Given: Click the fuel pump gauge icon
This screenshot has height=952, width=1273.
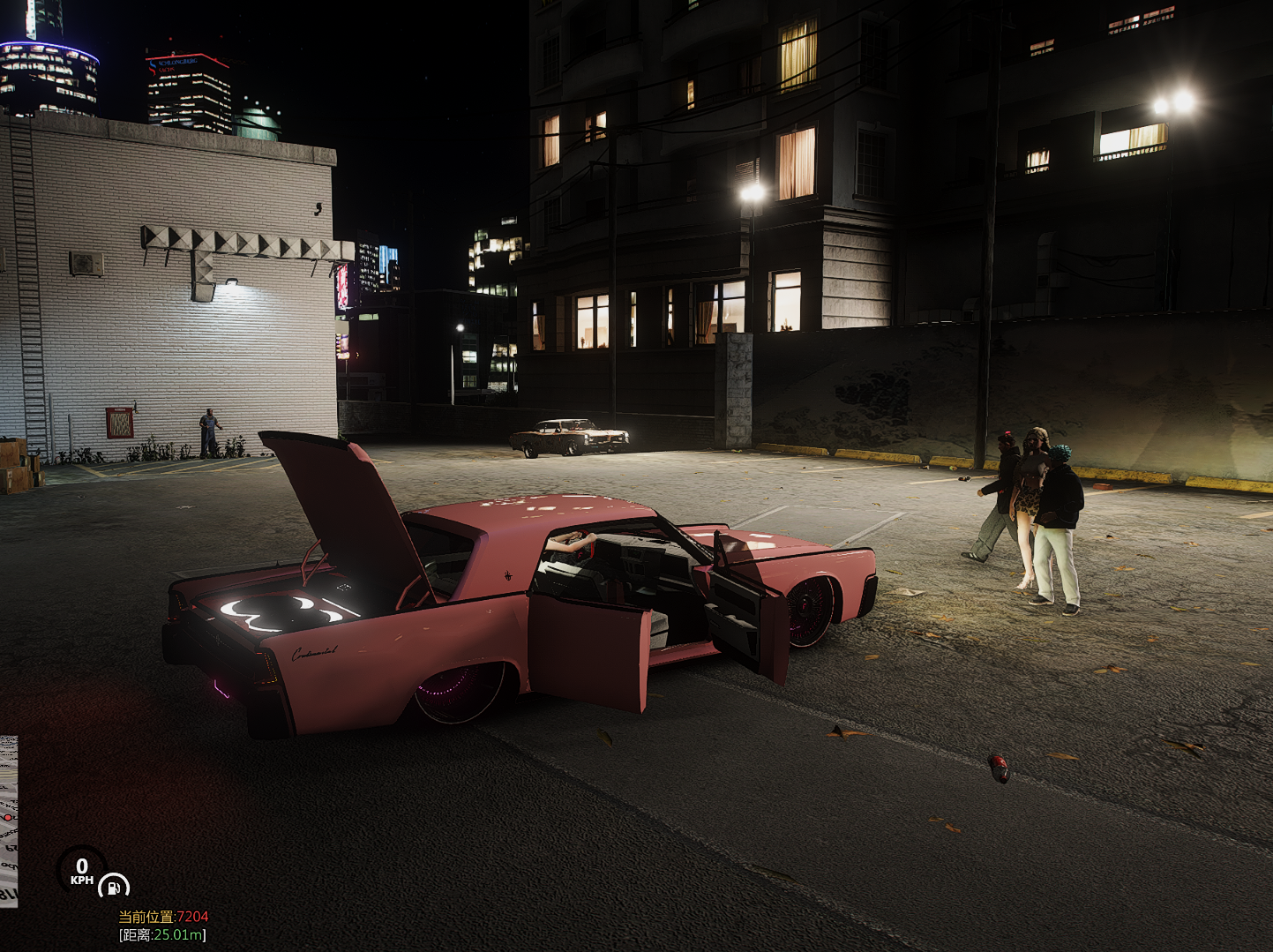Looking at the screenshot, I should pos(113,886).
